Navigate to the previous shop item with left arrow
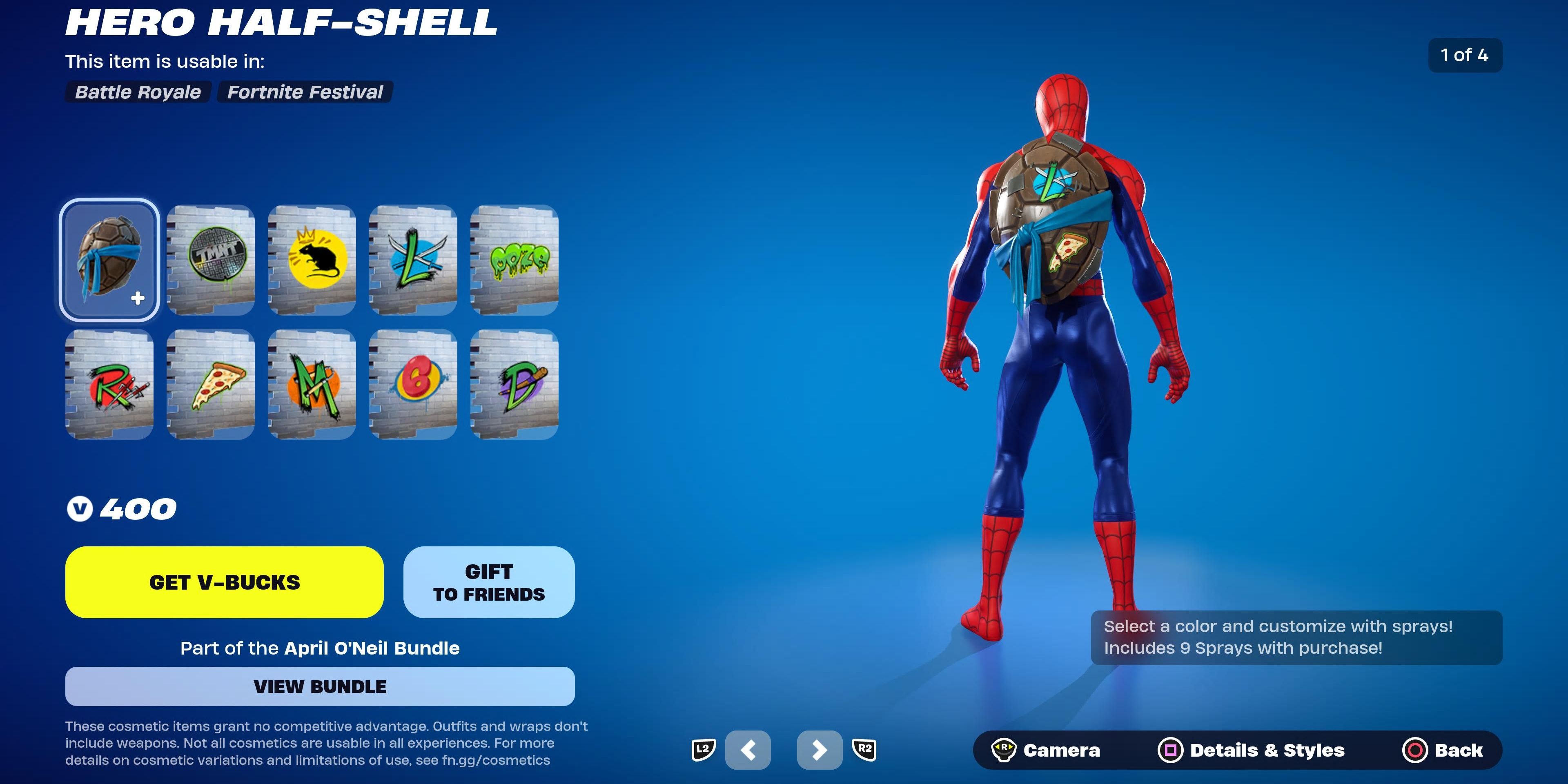Screen dimensions: 1568x784 [748, 750]
